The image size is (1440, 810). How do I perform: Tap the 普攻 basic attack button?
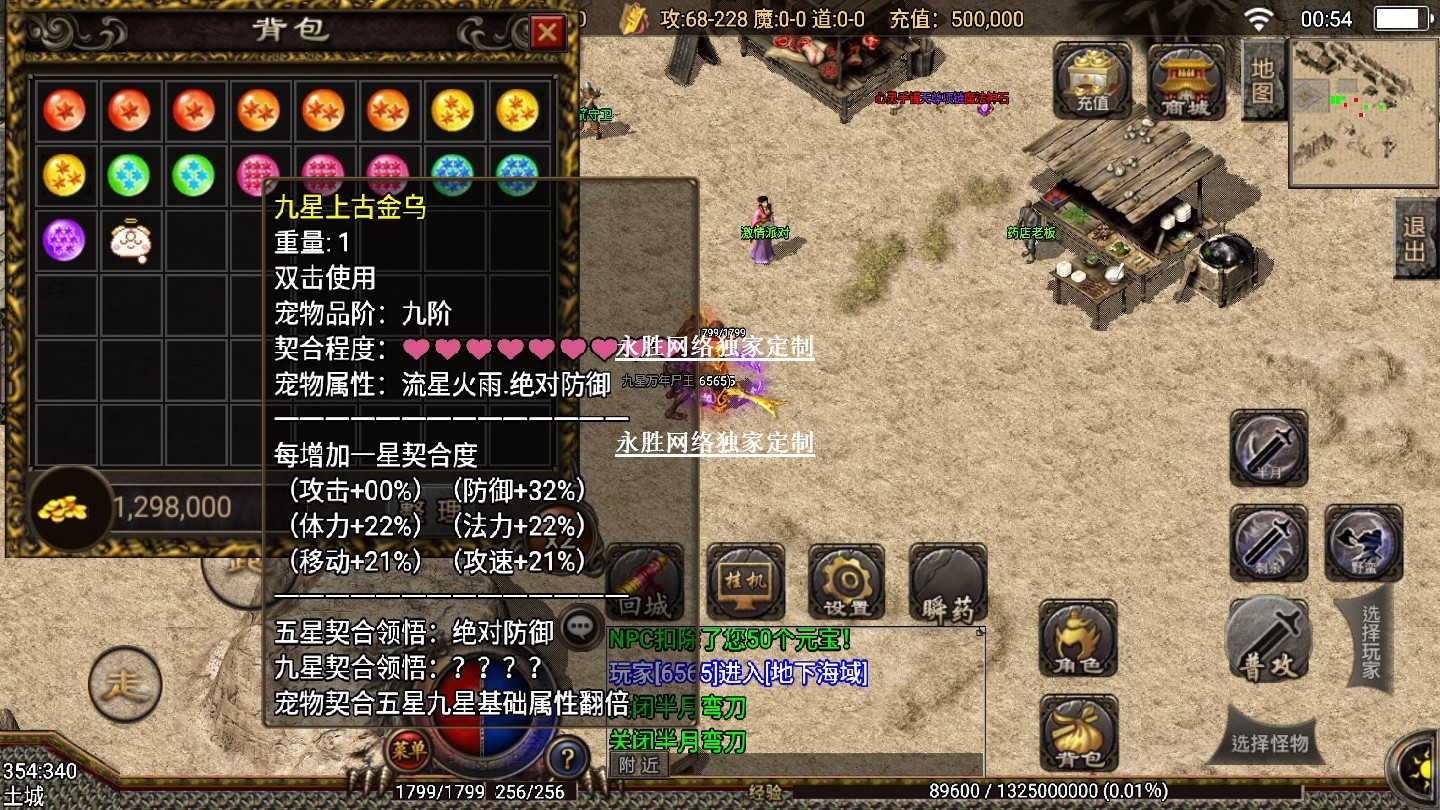pyautogui.click(x=1268, y=641)
